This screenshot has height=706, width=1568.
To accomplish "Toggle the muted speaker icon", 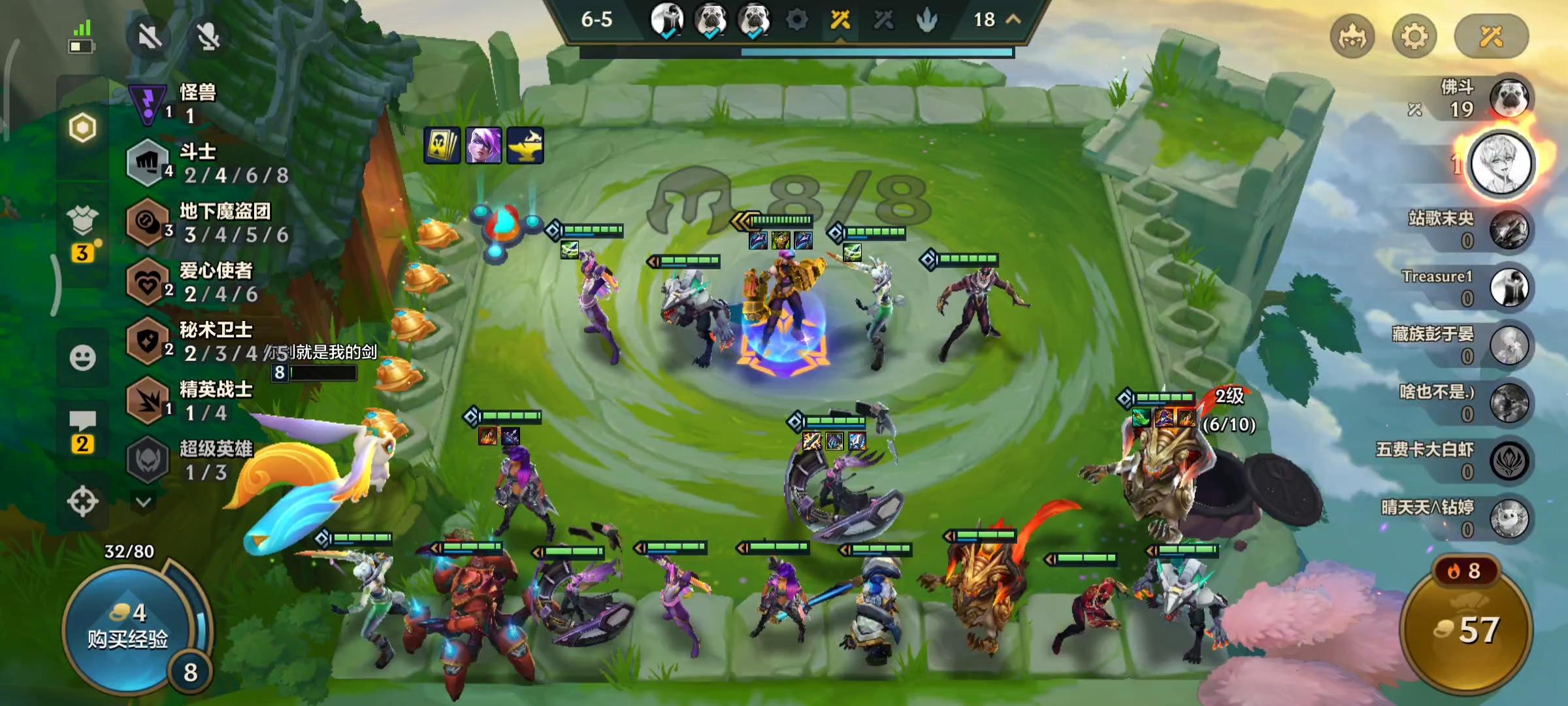I will (150, 37).
